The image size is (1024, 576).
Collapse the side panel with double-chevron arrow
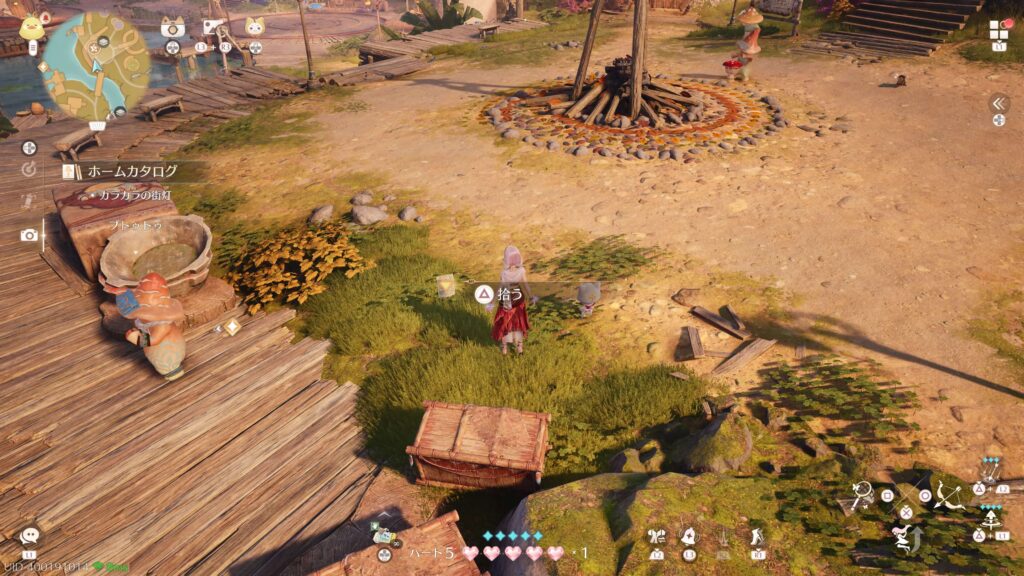pyautogui.click(x=998, y=103)
